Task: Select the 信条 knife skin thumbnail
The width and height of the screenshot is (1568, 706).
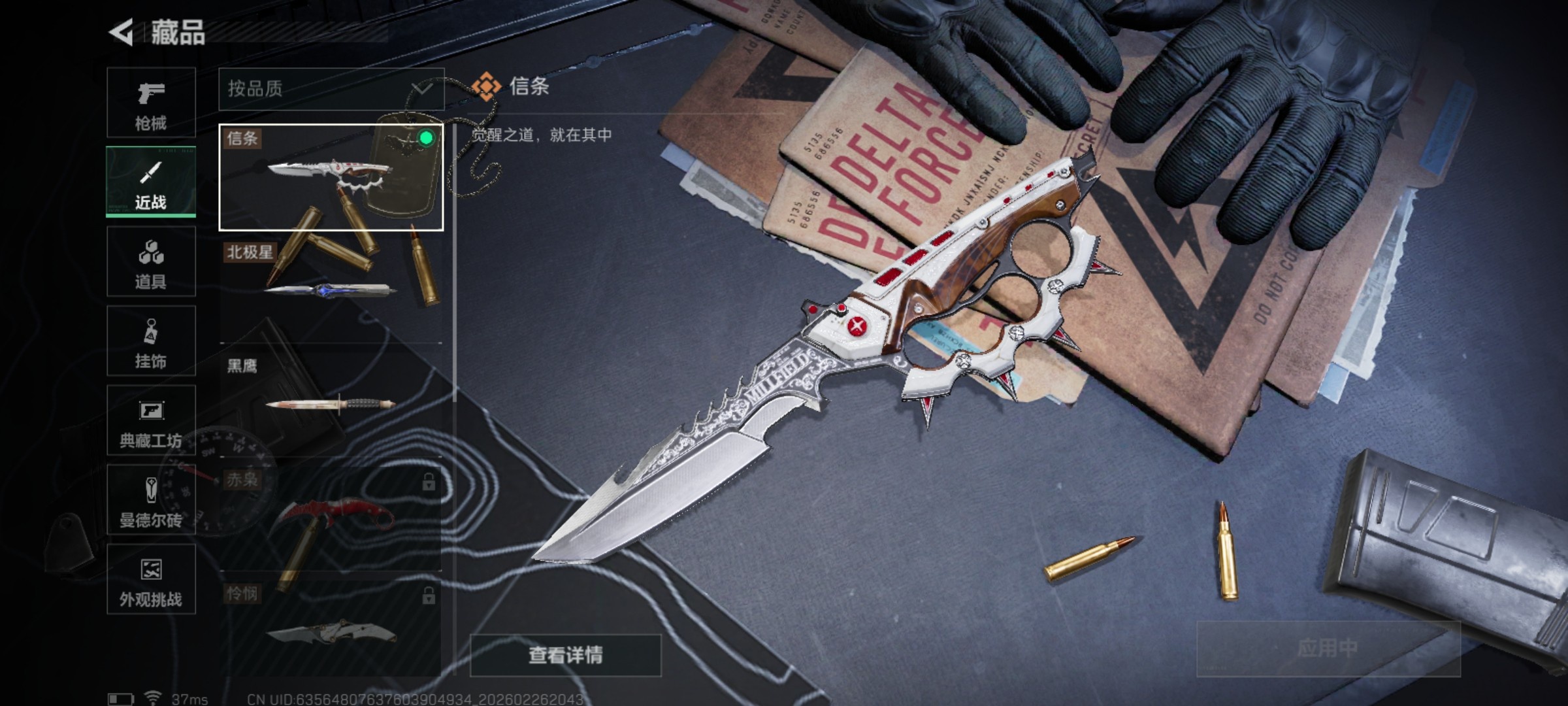Action: 331,177
